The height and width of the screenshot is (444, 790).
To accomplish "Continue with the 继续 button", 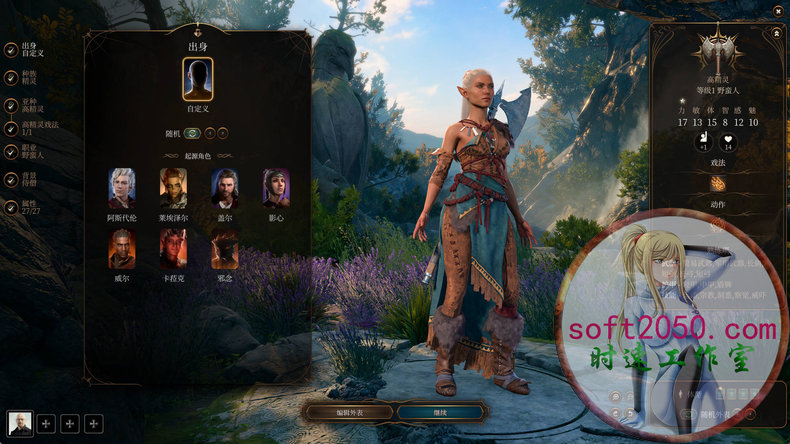I will tap(441, 411).
